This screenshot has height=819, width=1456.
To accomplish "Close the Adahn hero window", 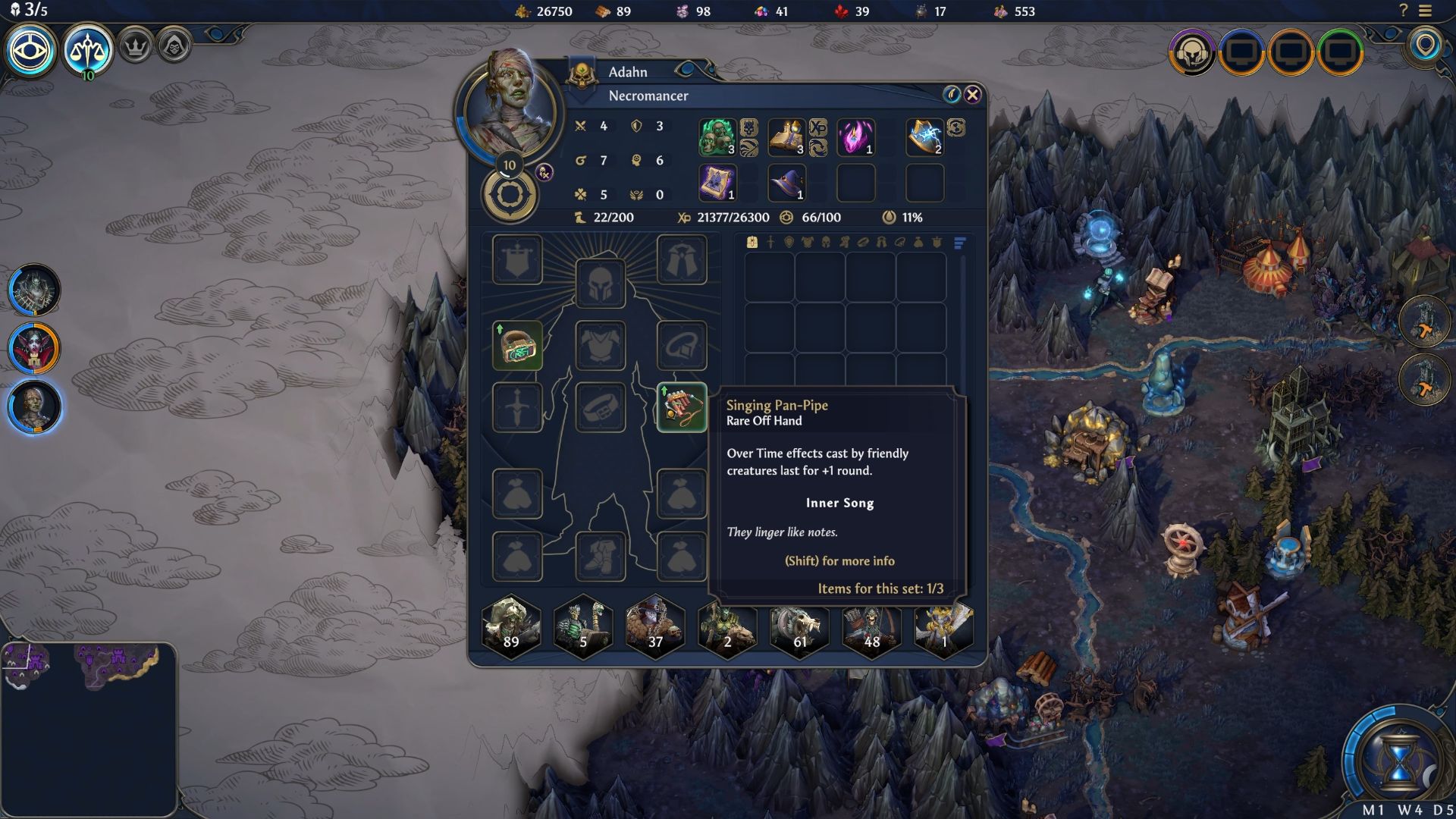I will coord(973,94).
